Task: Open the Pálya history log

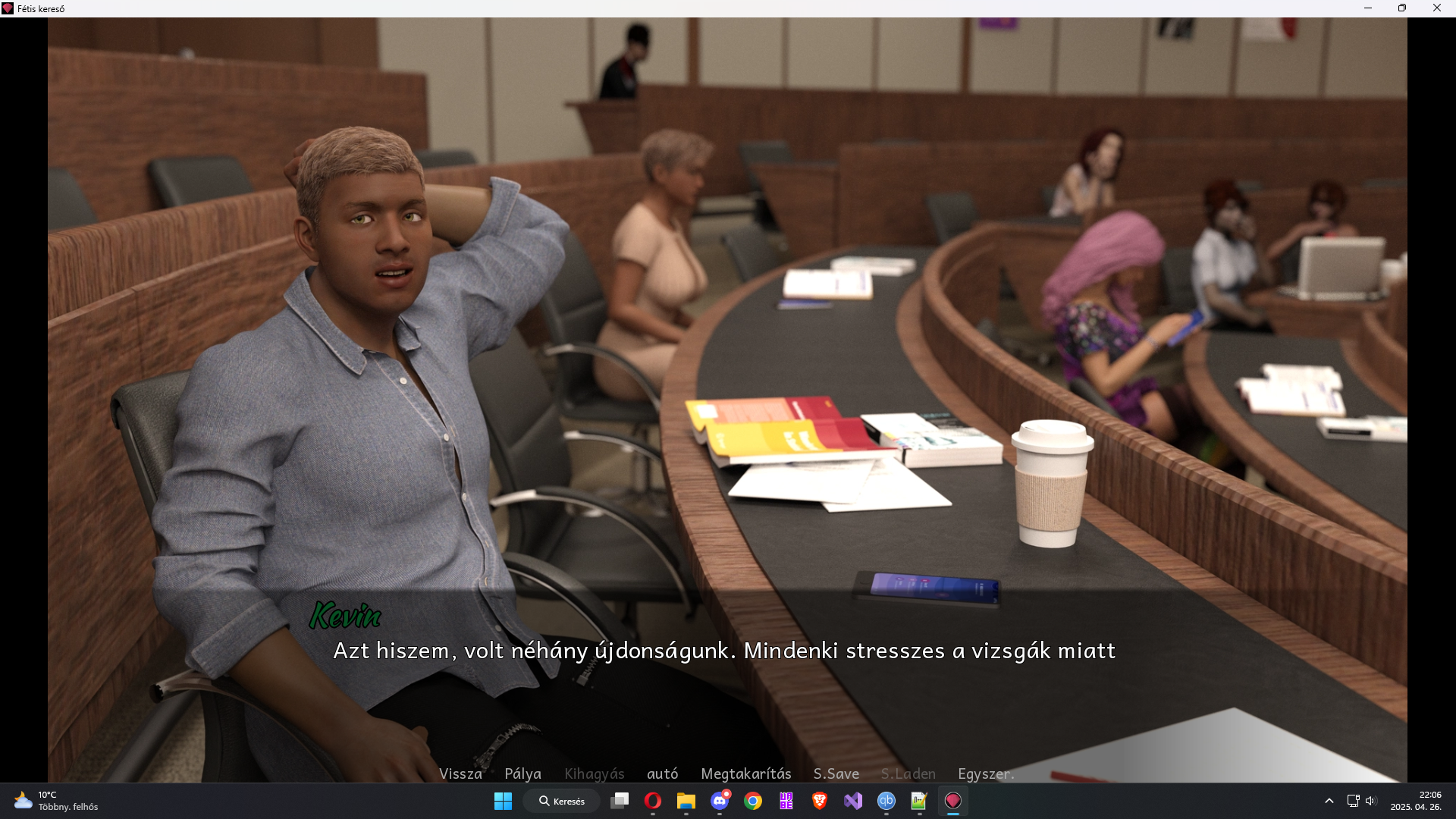Action: [522, 773]
